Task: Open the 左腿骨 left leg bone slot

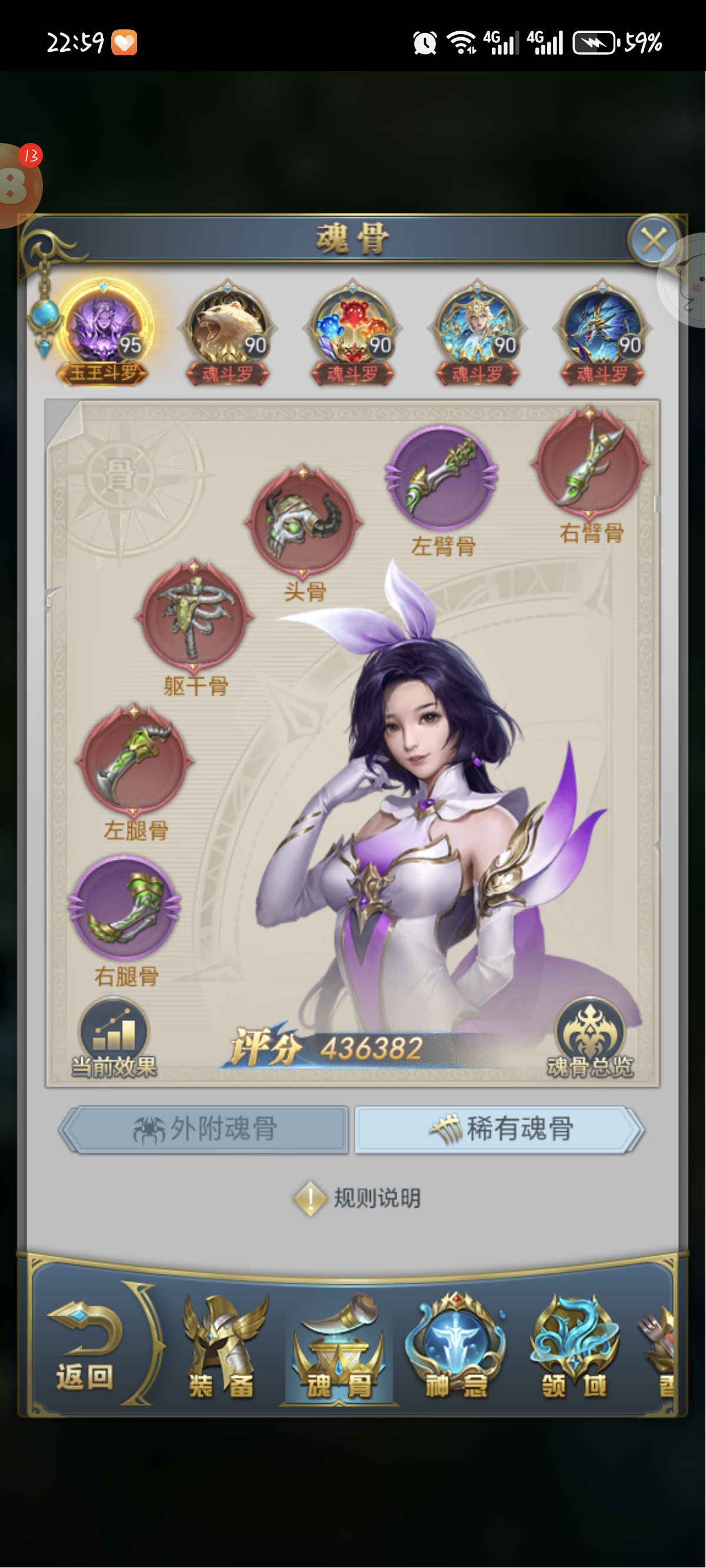Action: tap(134, 760)
